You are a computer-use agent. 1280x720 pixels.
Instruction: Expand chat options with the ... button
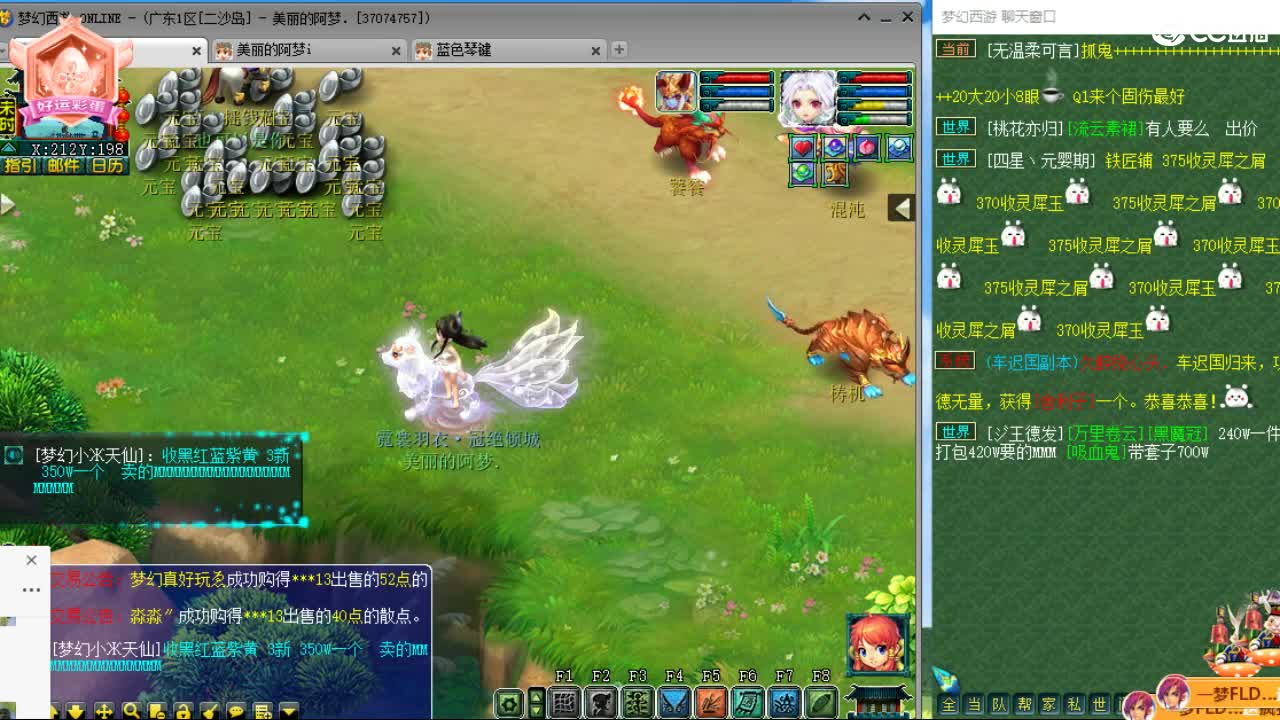coord(31,590)
